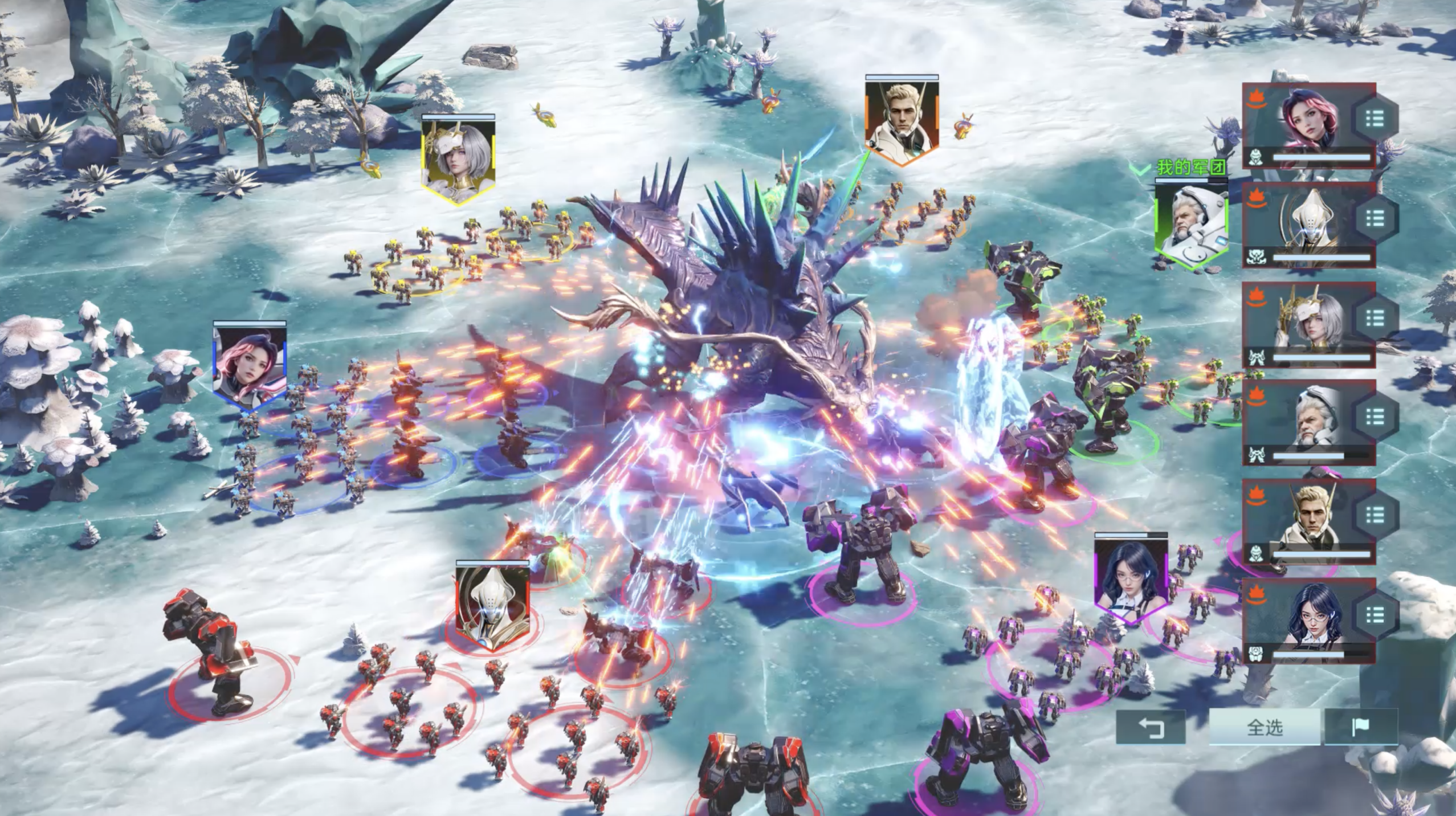Open the list menu on the white-bearded commander's card
The height and width of the screenshot is (816, 1456).
[x=1375, y=417]
